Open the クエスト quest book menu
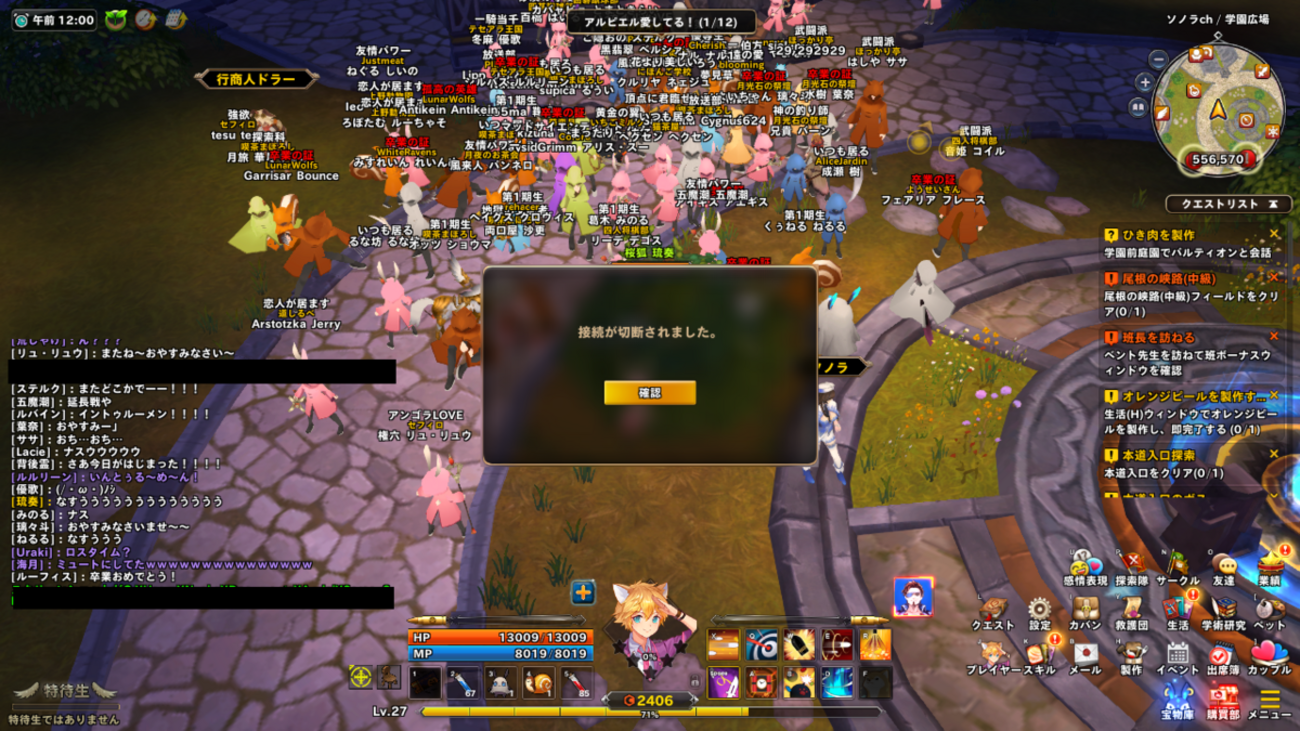This screenshot has height=731, width=1300. pos(993,610)
